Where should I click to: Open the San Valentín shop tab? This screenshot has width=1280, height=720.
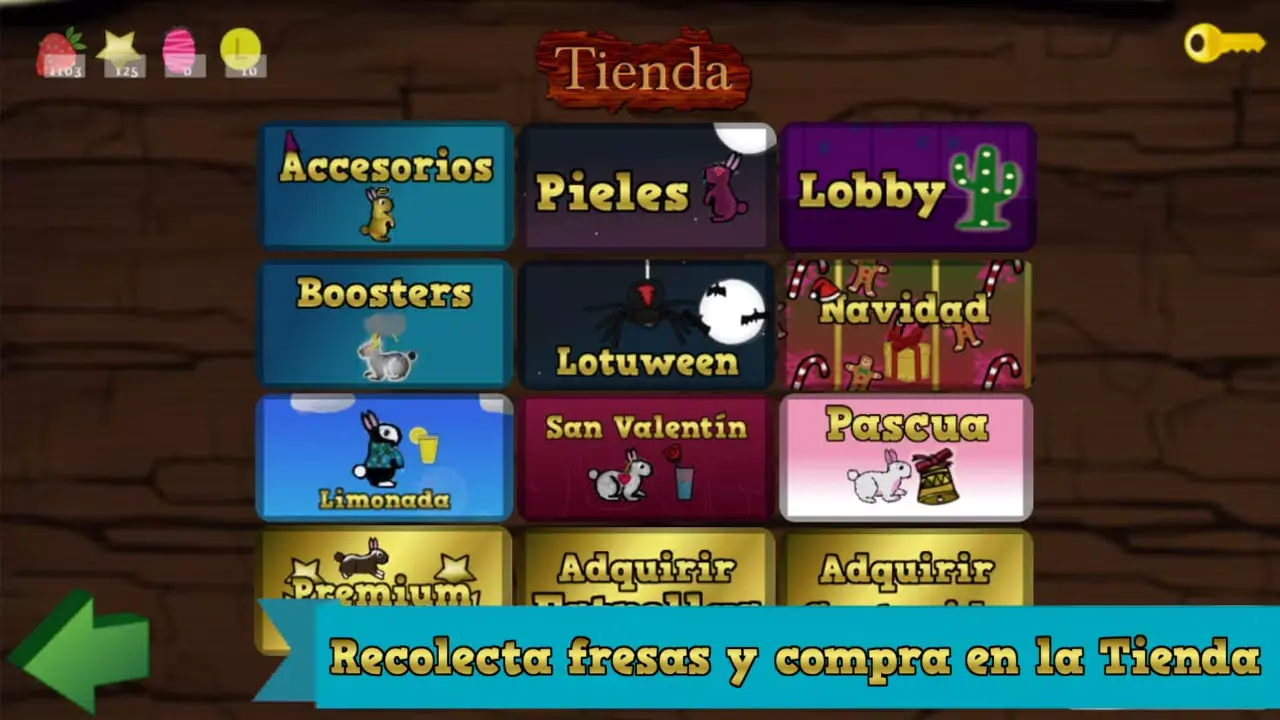[x=645, y=455]
